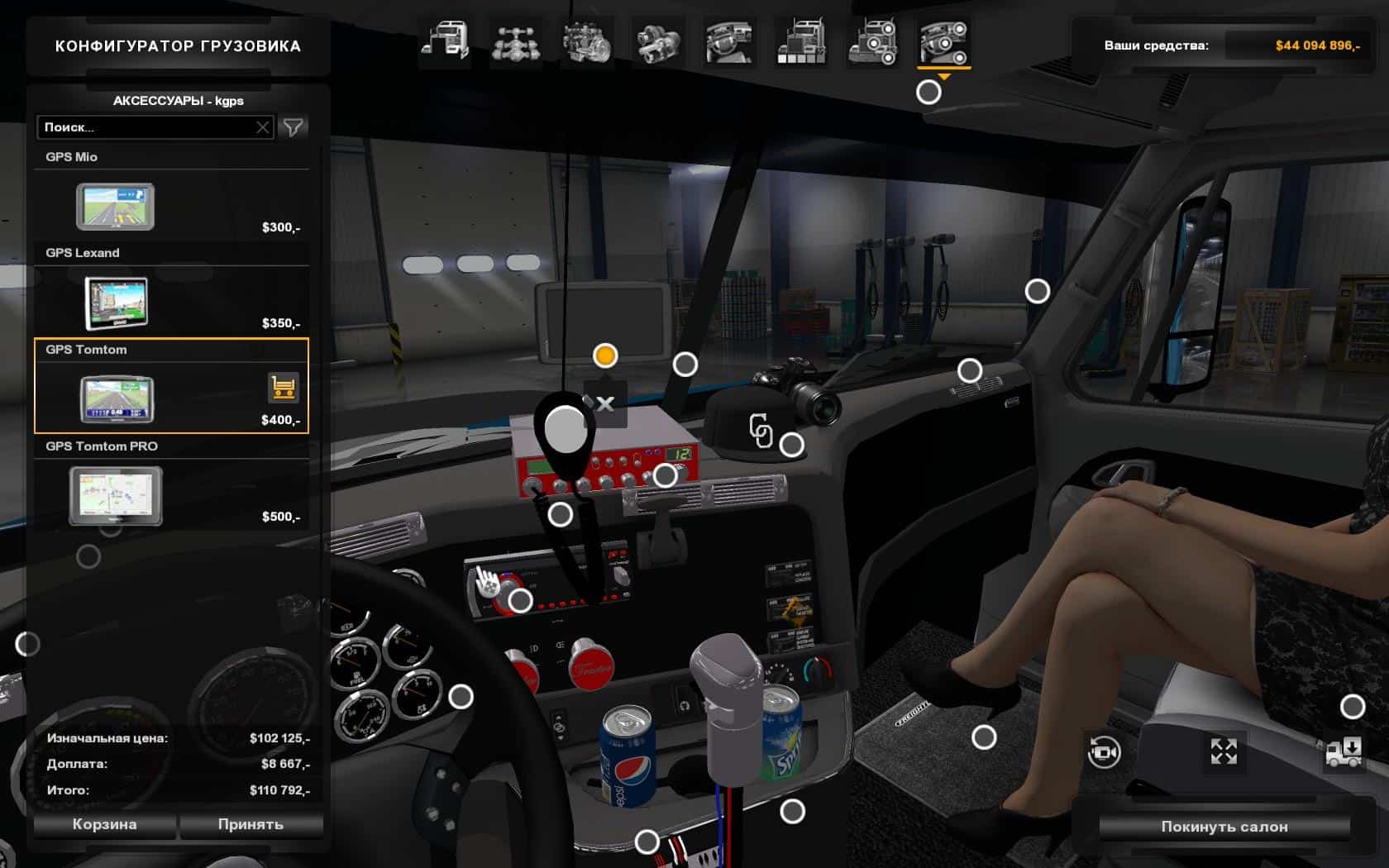Click the Поиск search field
The image size is (1389, 868).
(x=145, y=127)
